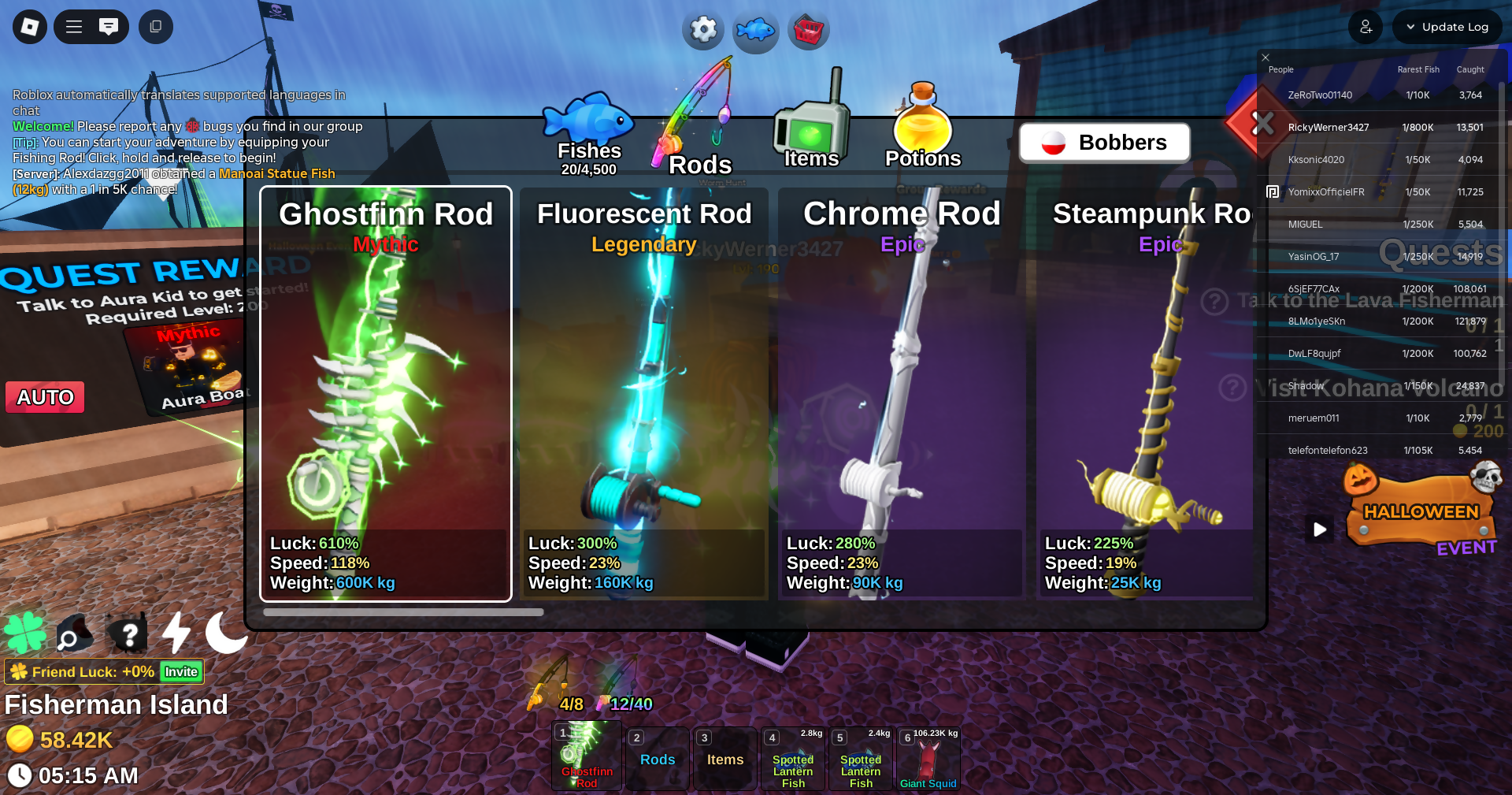Select the Ghostfinn Rod card
Screen dimensions: 1512x795
[386, 394]
